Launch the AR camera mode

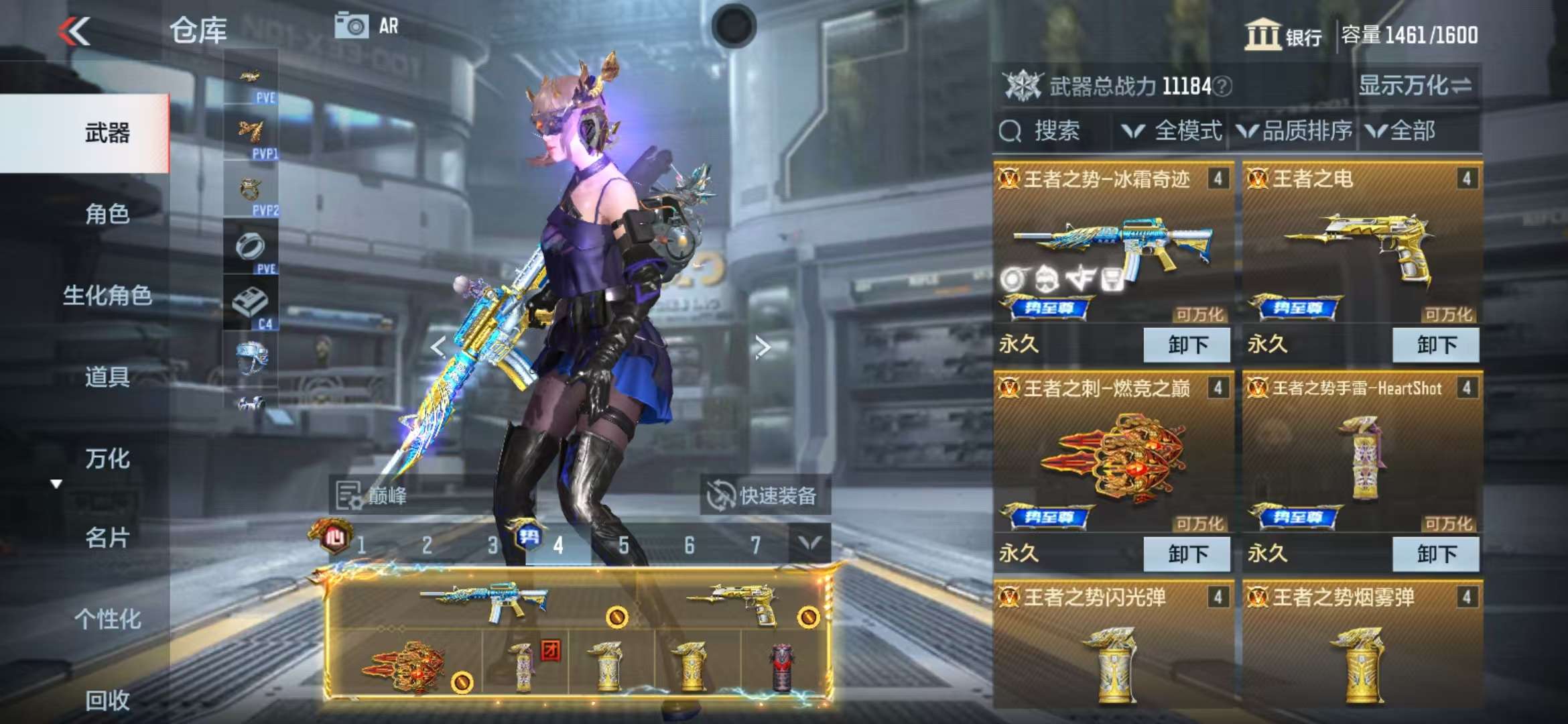coord(366,27)
